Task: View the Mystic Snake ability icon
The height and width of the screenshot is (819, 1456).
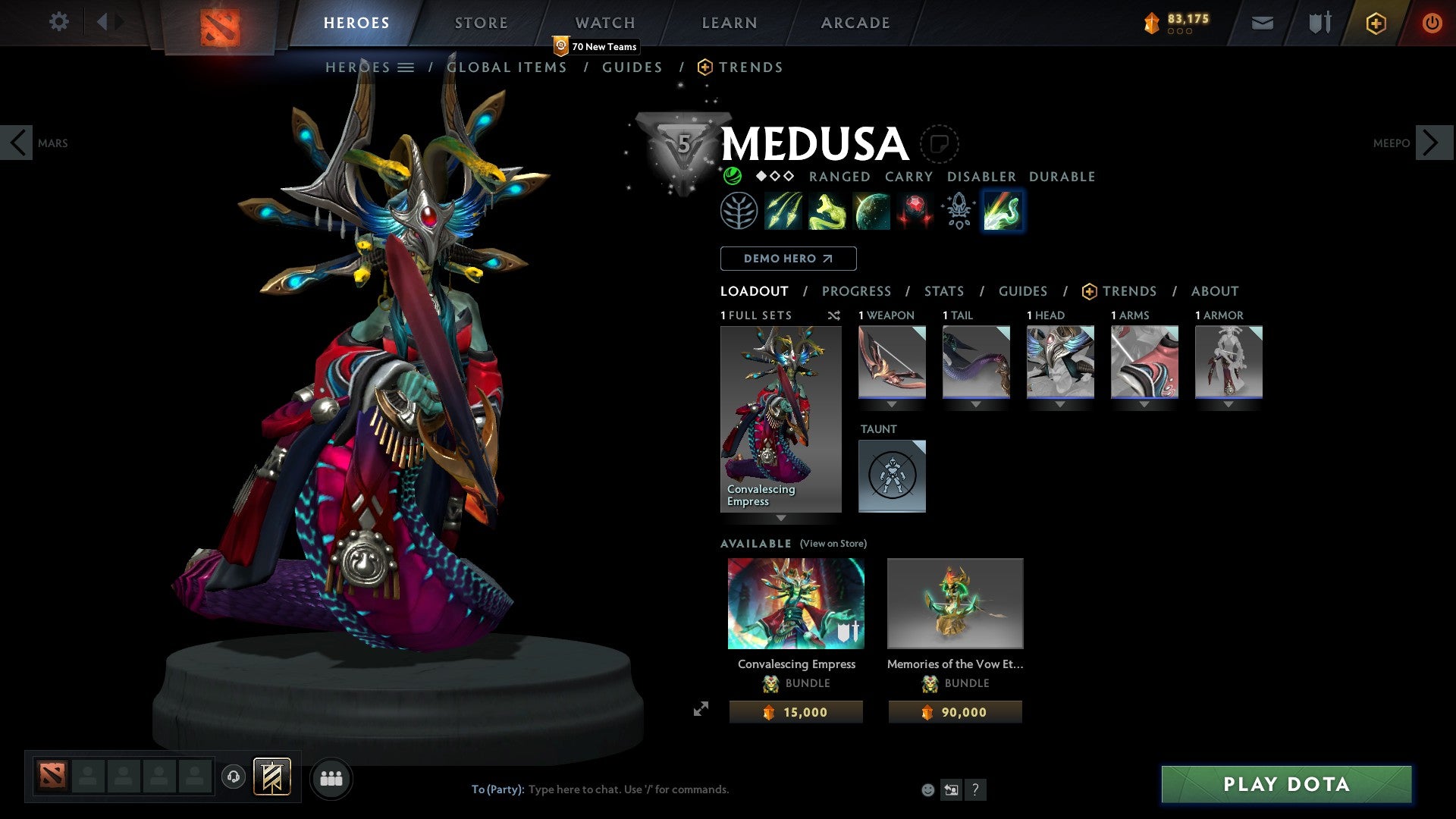Action: (x=829, y=210)
